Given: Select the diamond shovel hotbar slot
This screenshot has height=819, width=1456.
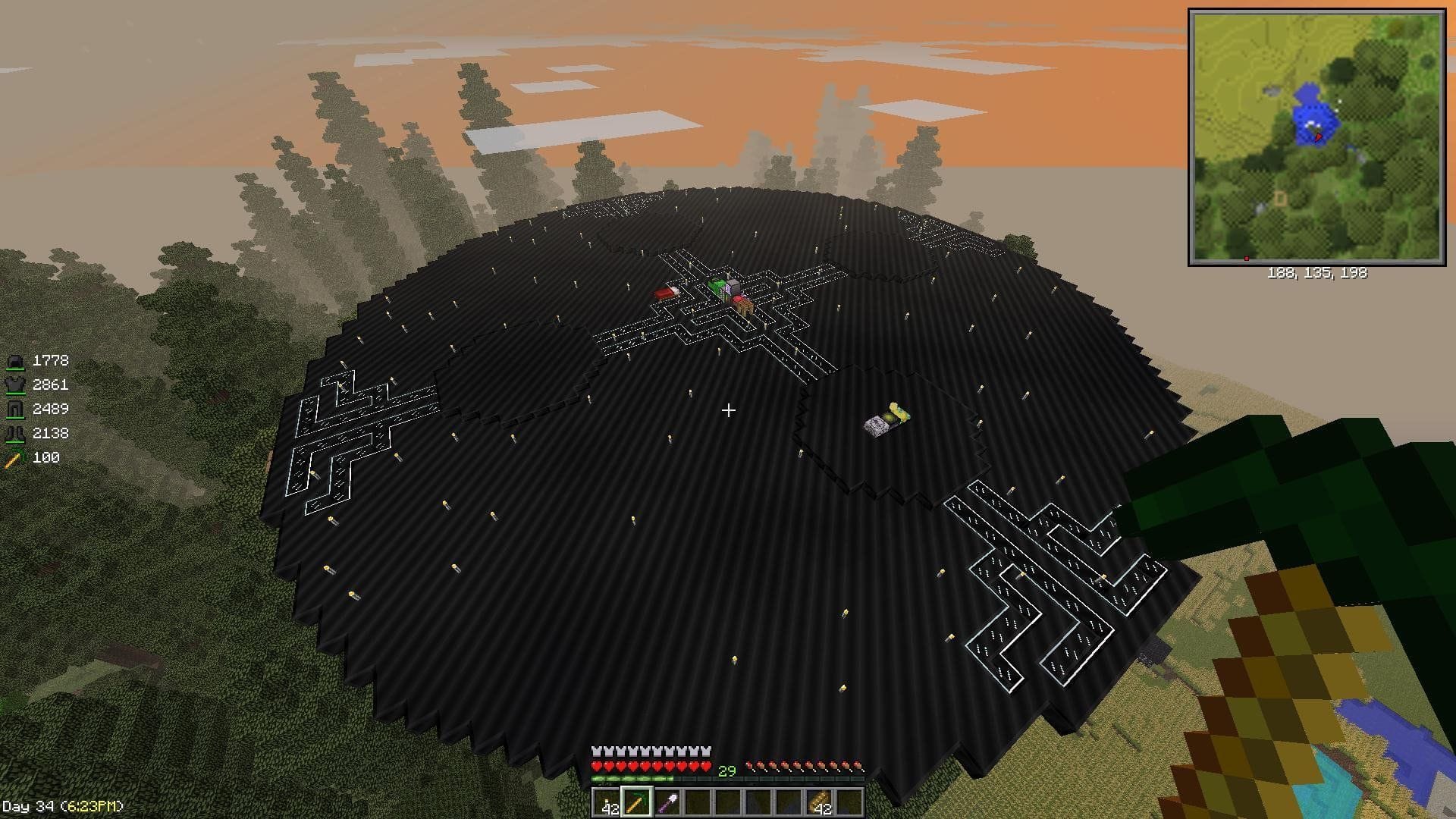Looking at the screenshot, I should click(x=667, y=802).
